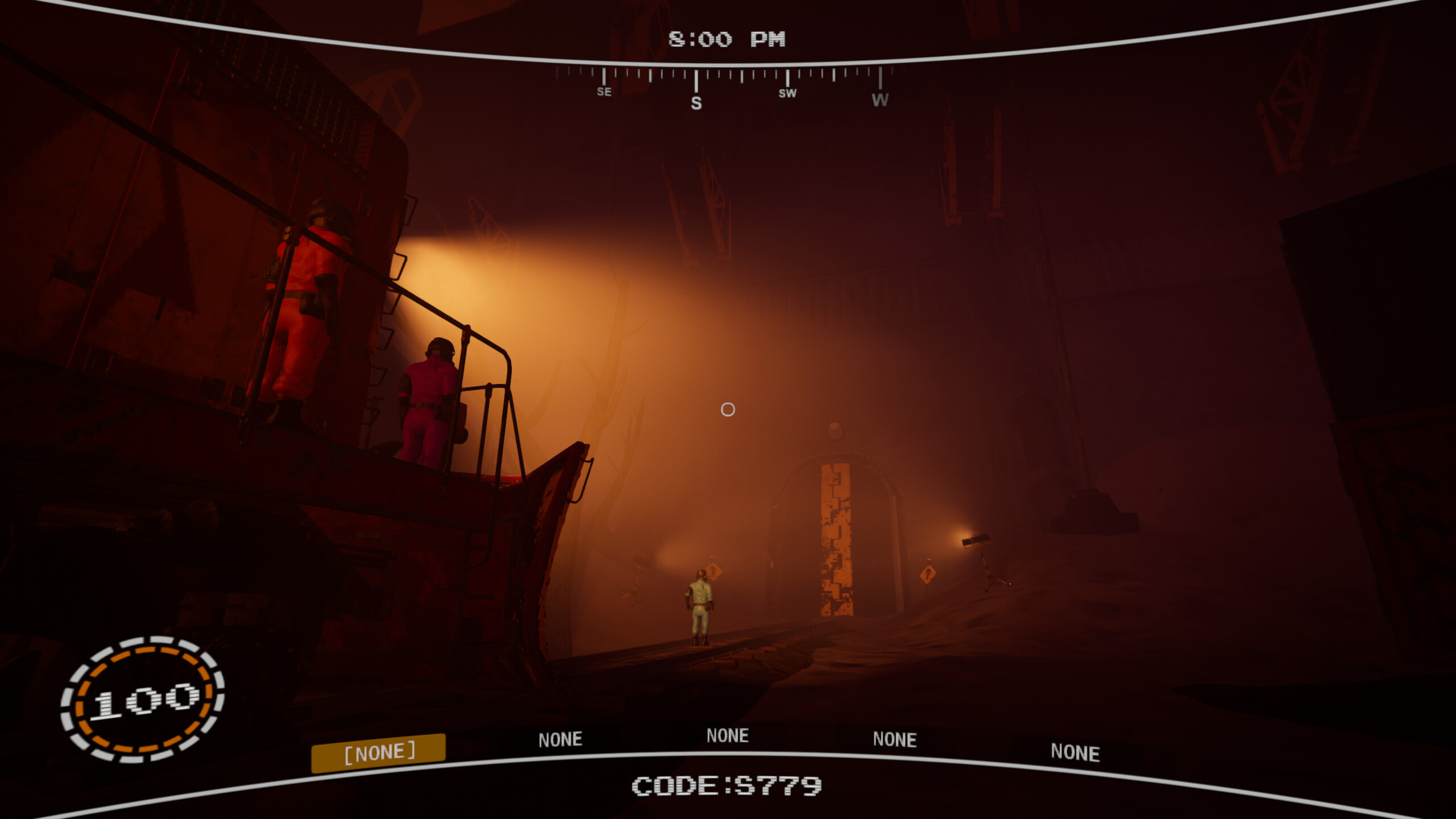
Task: Open the third NONE inventory slot
Action: (729, 735)
